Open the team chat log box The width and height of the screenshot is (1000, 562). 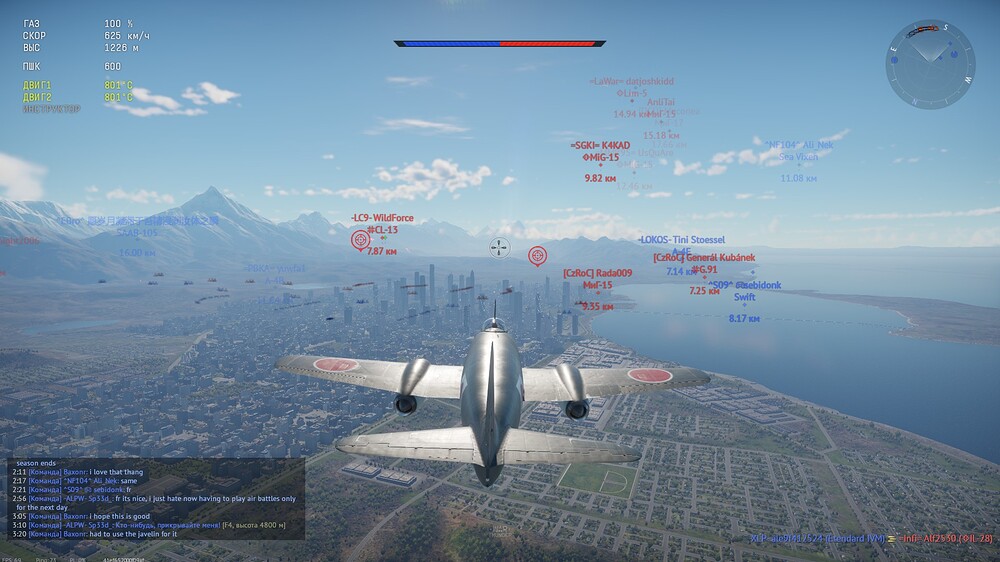point(155,499)
